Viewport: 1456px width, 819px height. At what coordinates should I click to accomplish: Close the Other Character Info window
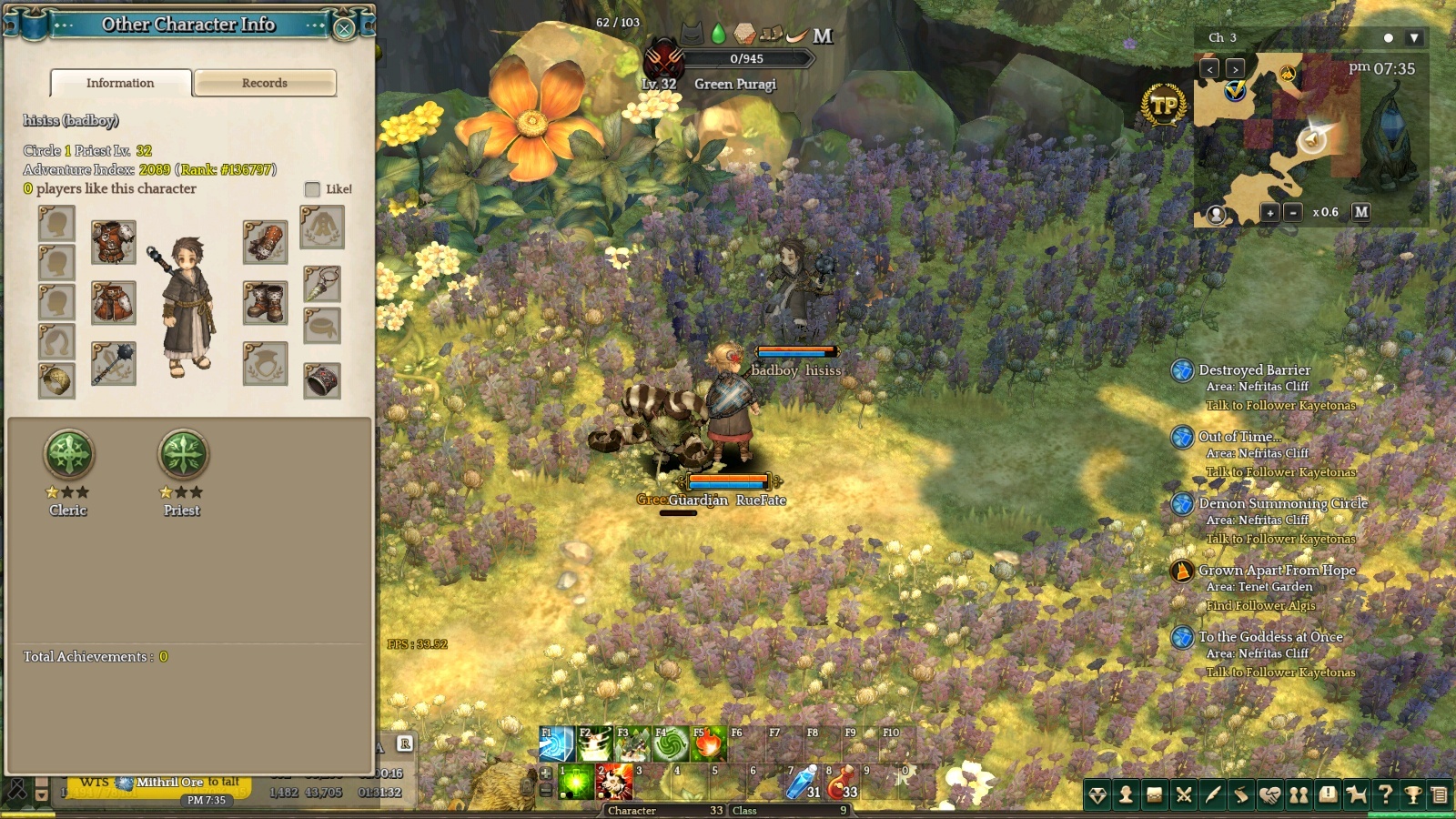pyautogui.click(x=344, y=28)
